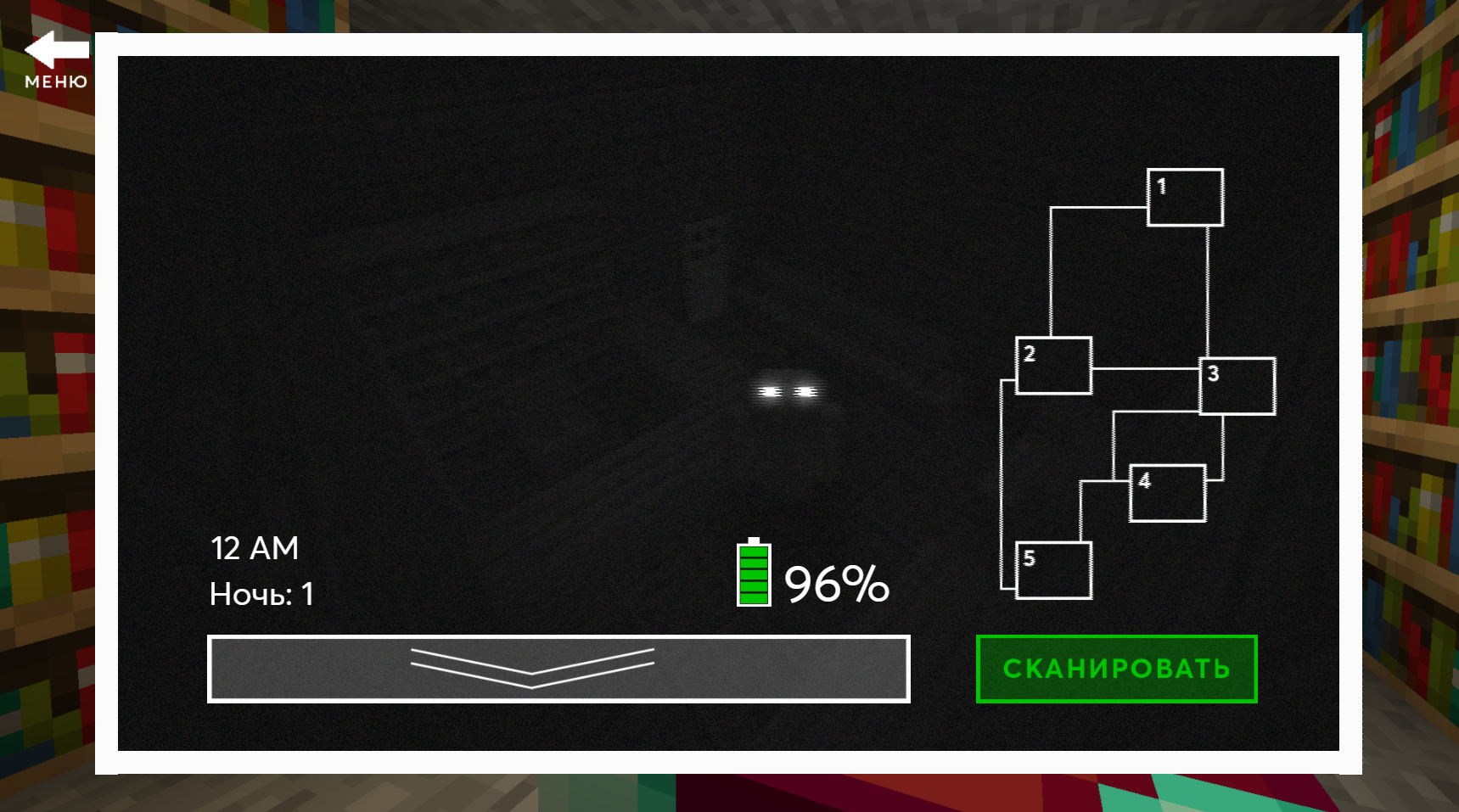This screenshot has width=1459, height=812.
Task: Click the 96% battery percentage text
Action: (836, 584)
